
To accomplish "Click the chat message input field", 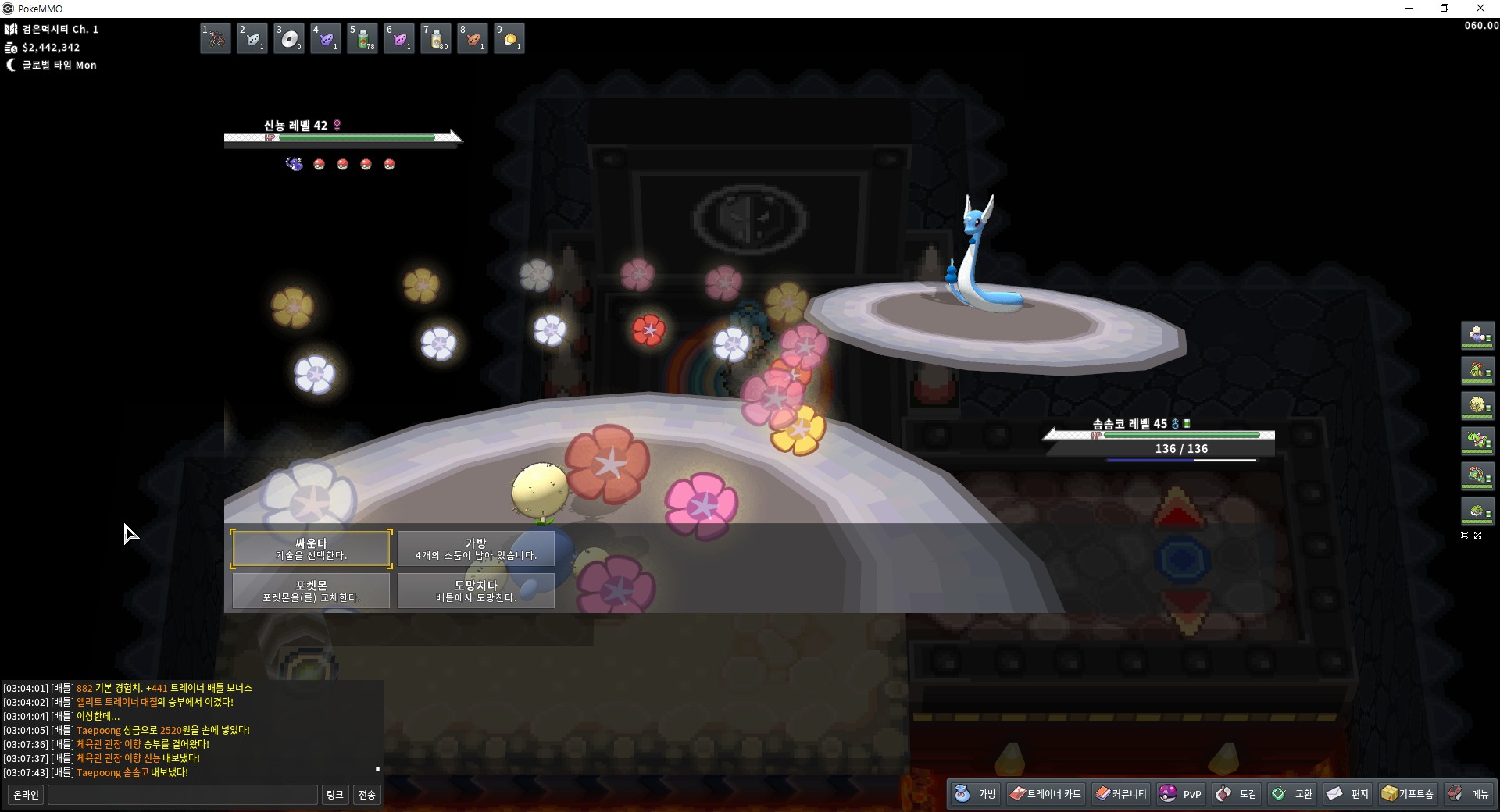I will (183, 795).
